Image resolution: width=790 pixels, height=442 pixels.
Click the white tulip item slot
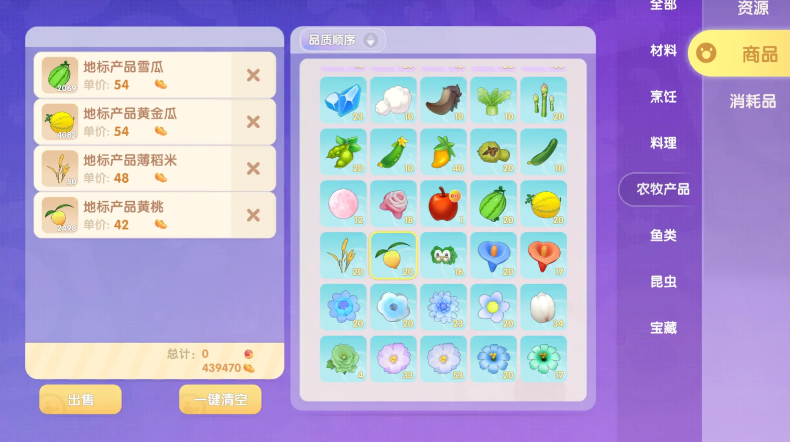[543, 307]
